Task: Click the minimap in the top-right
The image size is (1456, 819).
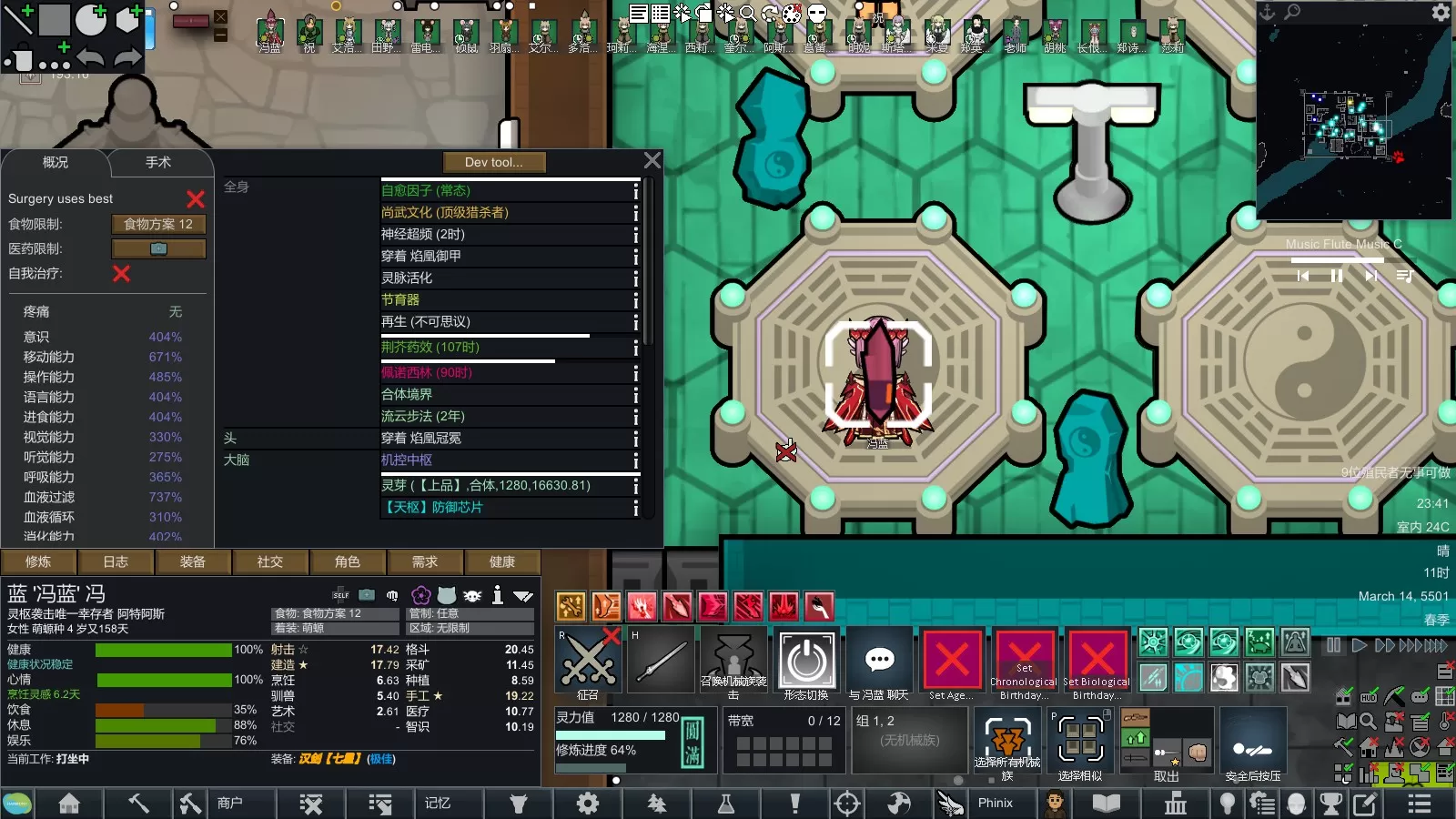Action: pos(1353,122)
